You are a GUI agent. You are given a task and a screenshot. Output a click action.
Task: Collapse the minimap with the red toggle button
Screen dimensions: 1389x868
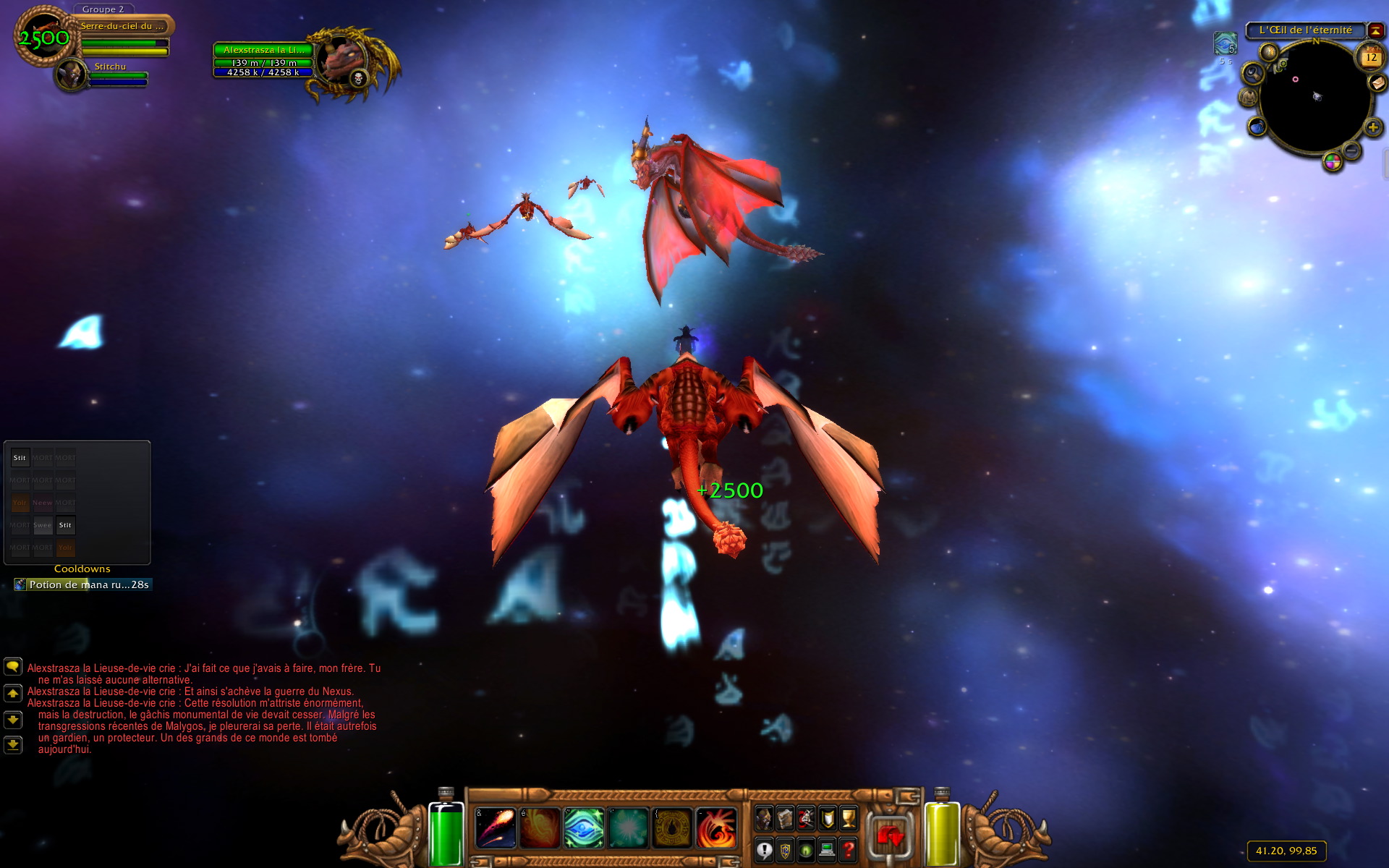click(x=1375, y=30)
